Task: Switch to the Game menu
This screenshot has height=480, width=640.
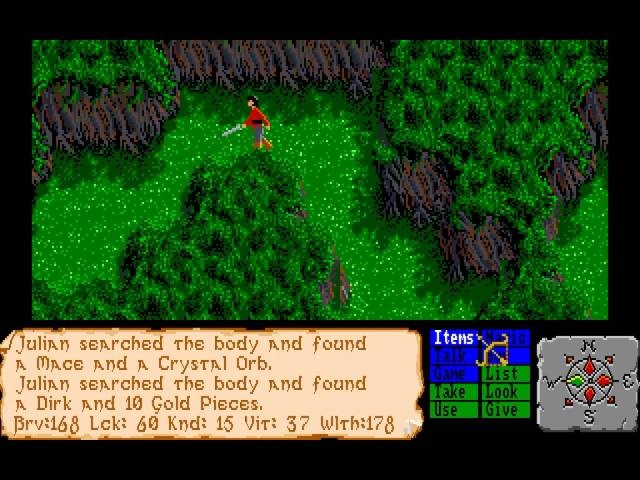Action: pos(453,374)
